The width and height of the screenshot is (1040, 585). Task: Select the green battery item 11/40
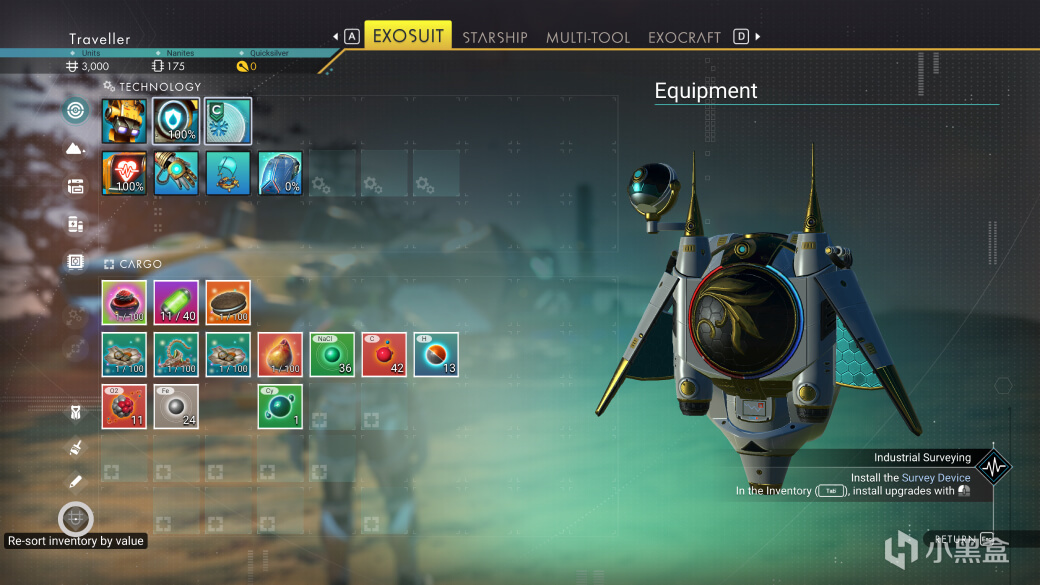tap(176, 303)
